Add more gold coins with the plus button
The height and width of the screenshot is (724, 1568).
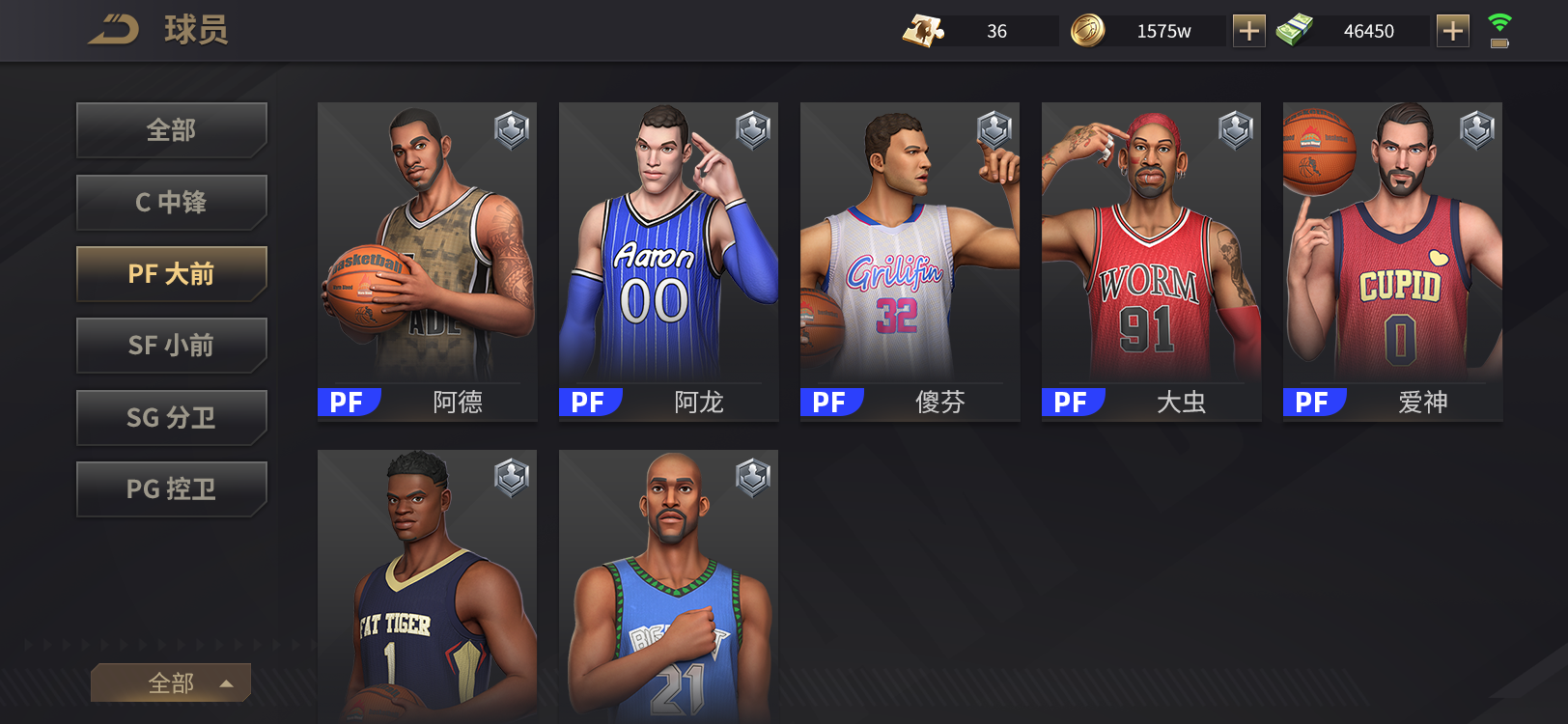[x=1249, y=31]
